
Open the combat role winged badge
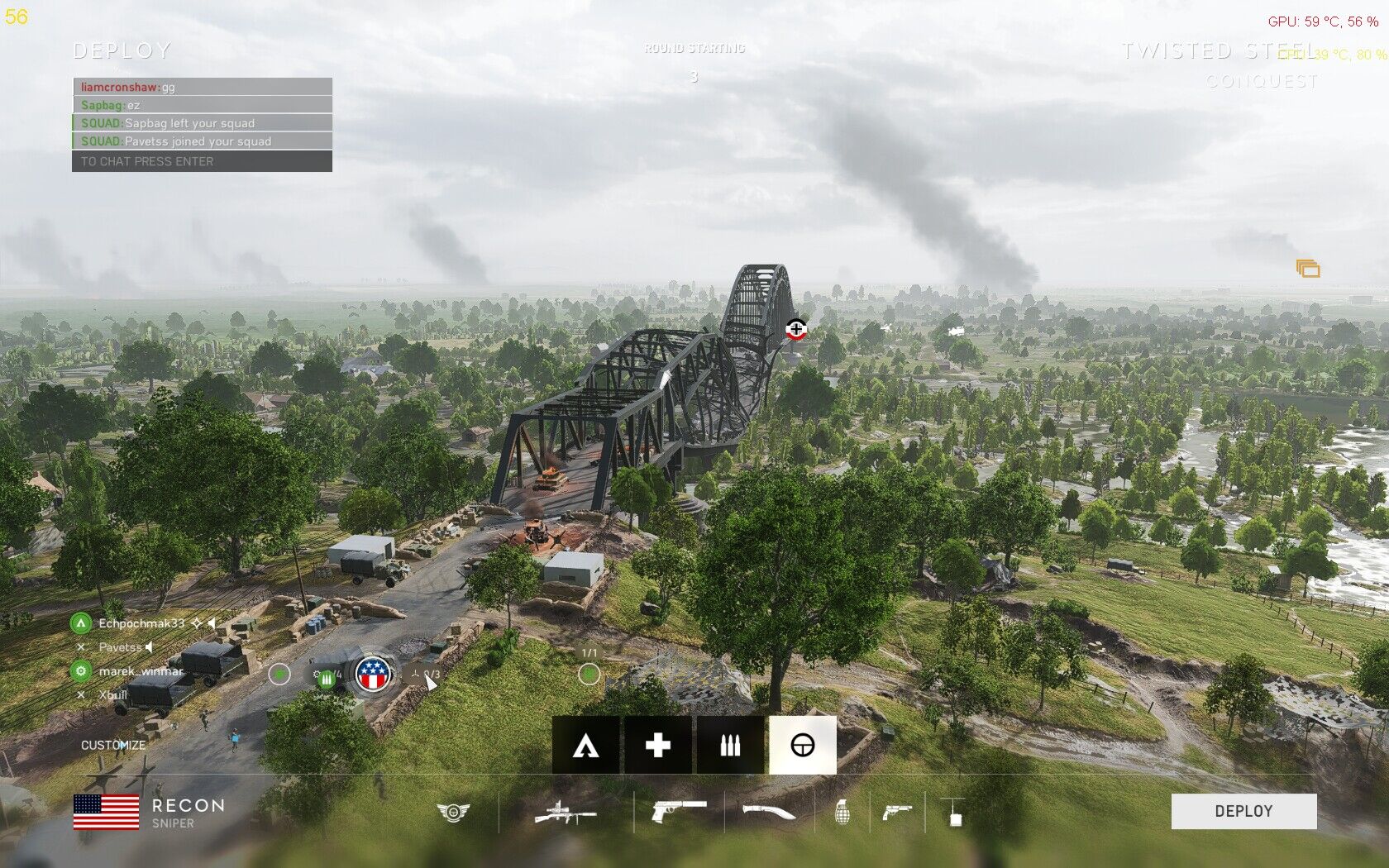tap(453, 813)
